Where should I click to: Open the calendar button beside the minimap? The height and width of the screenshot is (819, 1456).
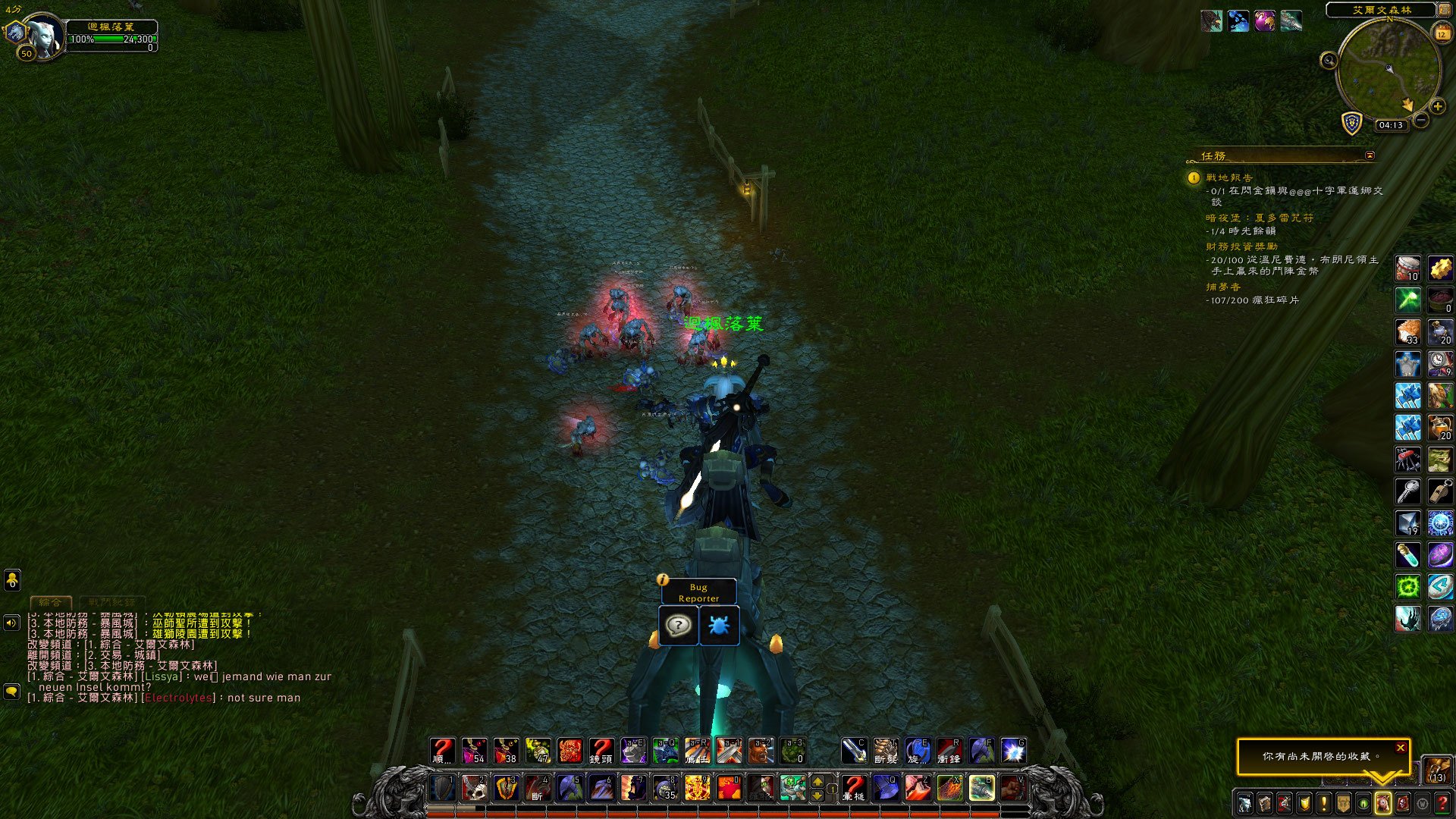coord(1442,33)
